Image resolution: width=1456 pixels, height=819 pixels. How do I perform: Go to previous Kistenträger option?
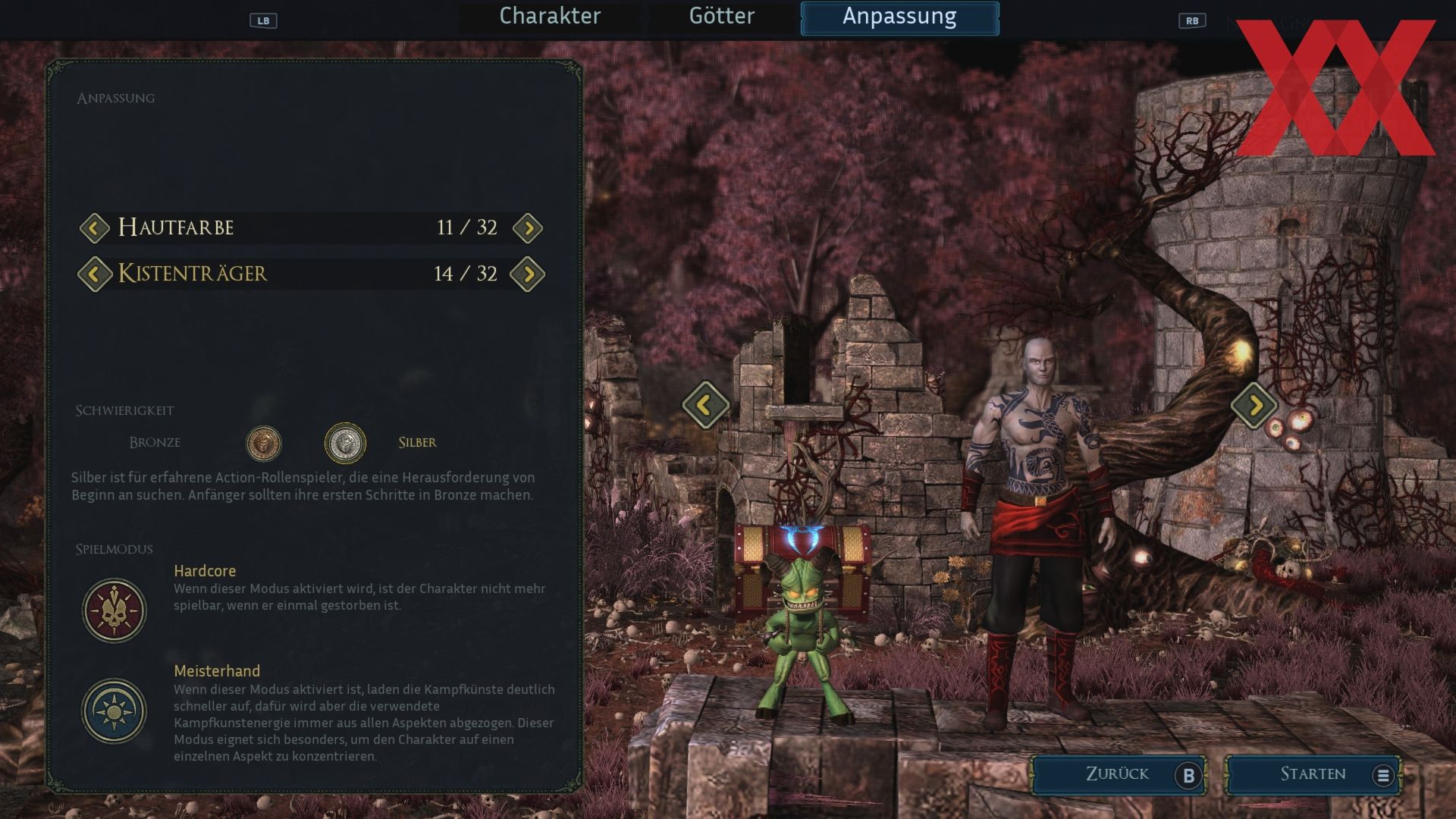pyautogui.click(x=95, y=274)
